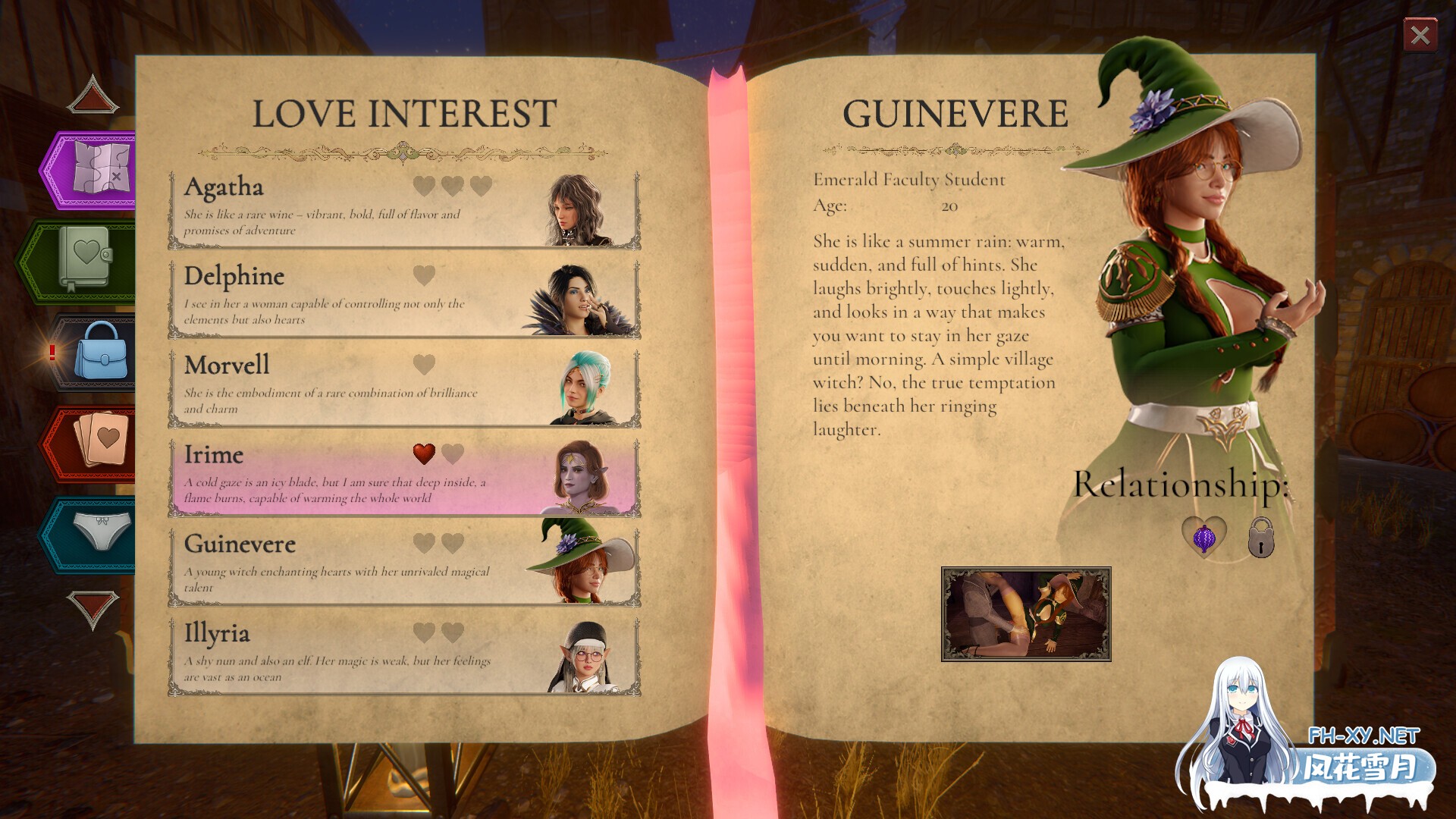Select the highlighted Irime entry
This screenshot has height=819, width=1456.
(403, 477)
